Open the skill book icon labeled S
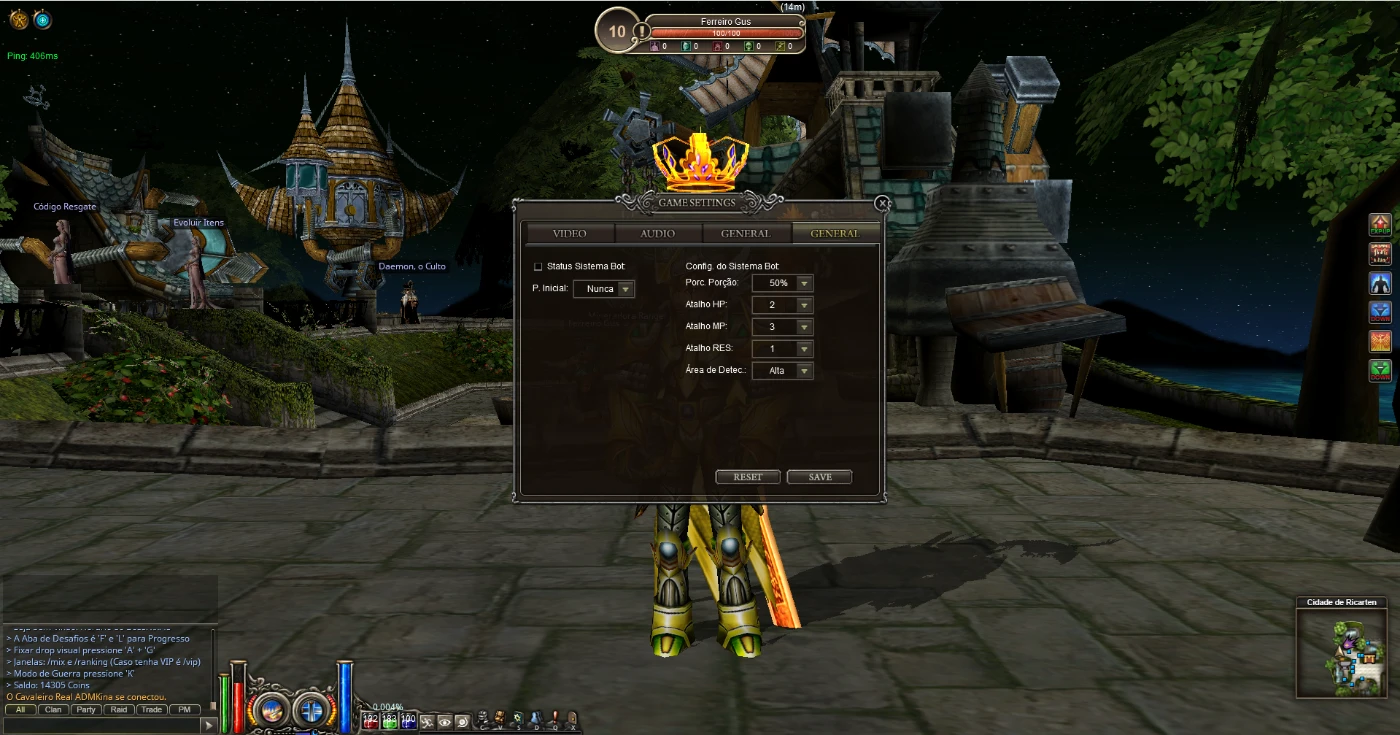Screen dimensions: 1400x735 point(519,719)
